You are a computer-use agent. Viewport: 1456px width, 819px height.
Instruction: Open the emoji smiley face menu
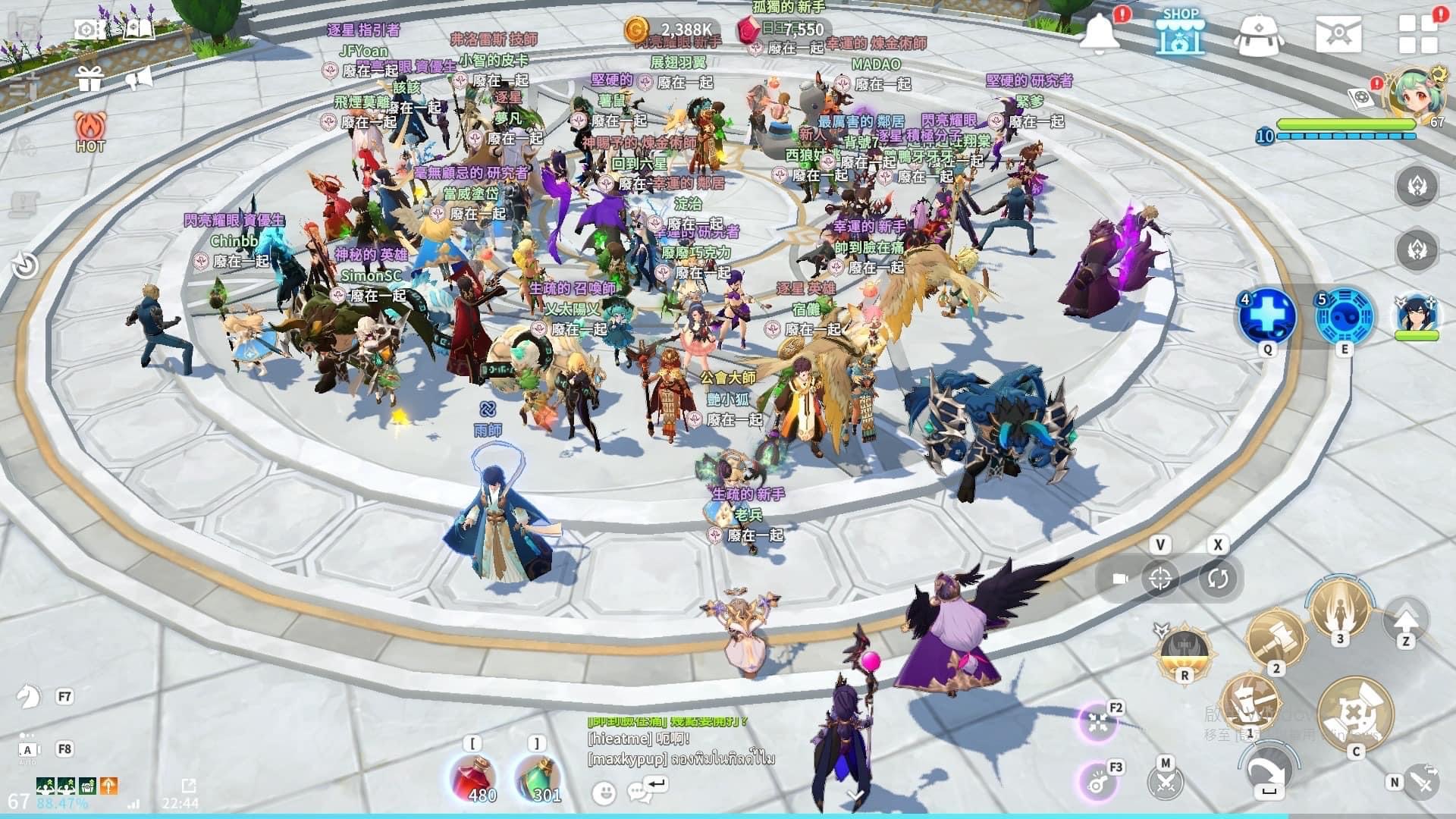604,793
